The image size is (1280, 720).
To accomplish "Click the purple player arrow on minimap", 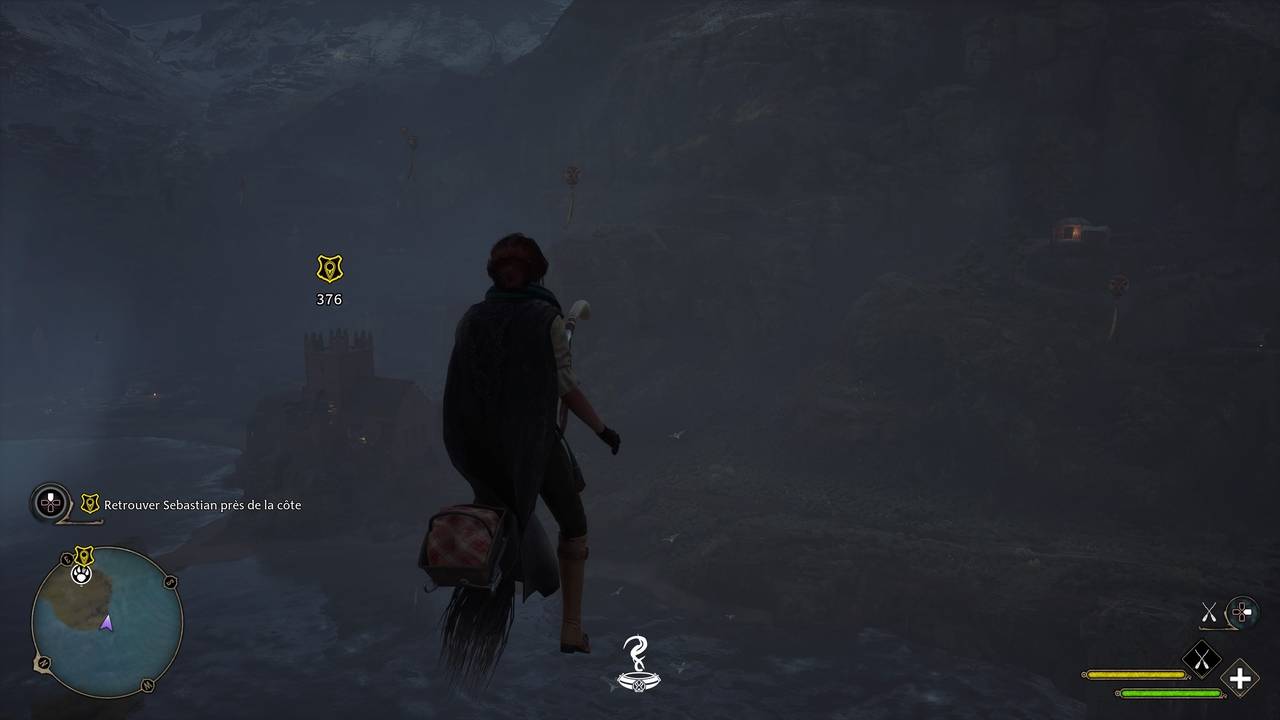I will click(x=106, y=623).
